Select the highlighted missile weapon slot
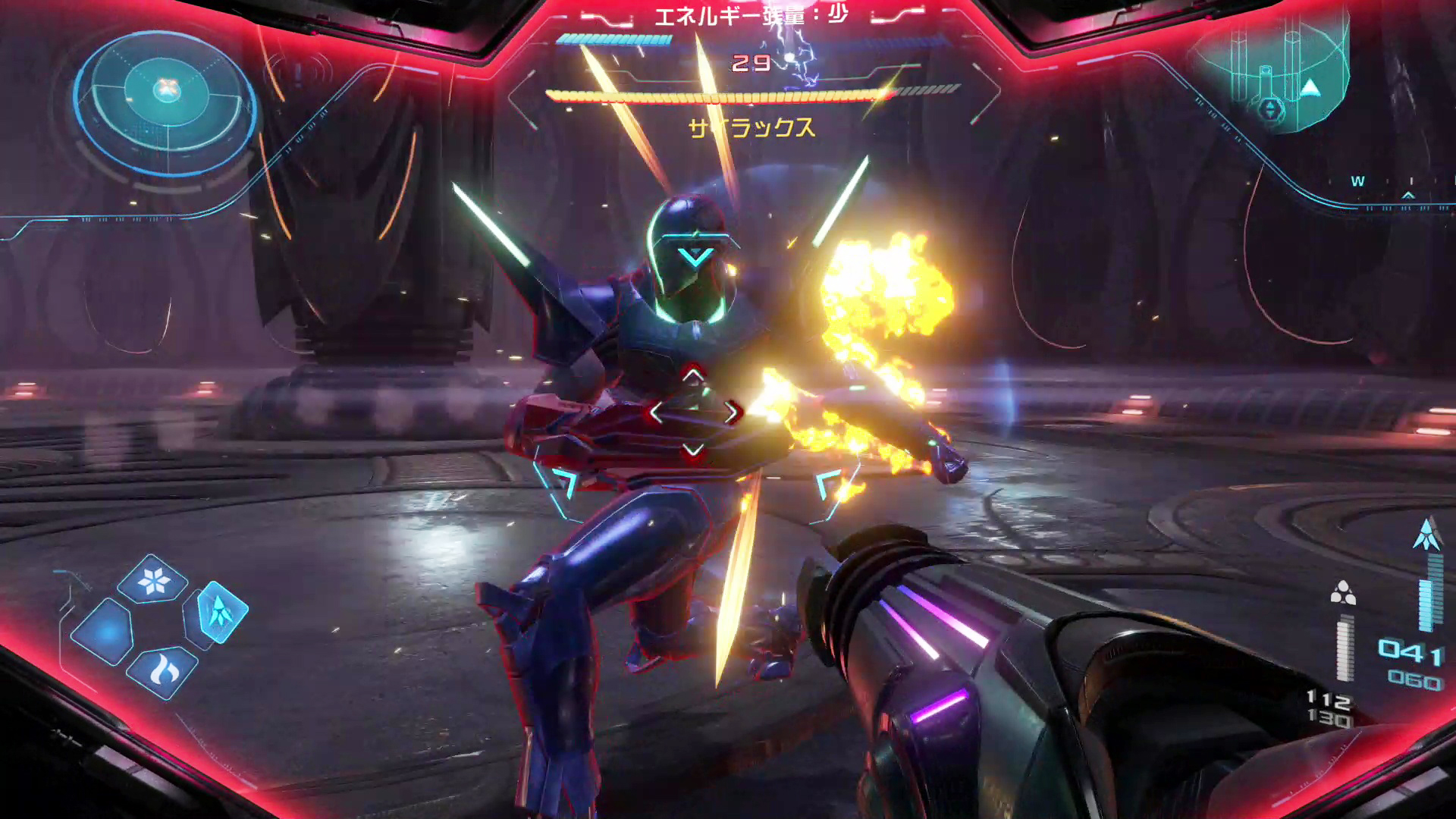 221,611
